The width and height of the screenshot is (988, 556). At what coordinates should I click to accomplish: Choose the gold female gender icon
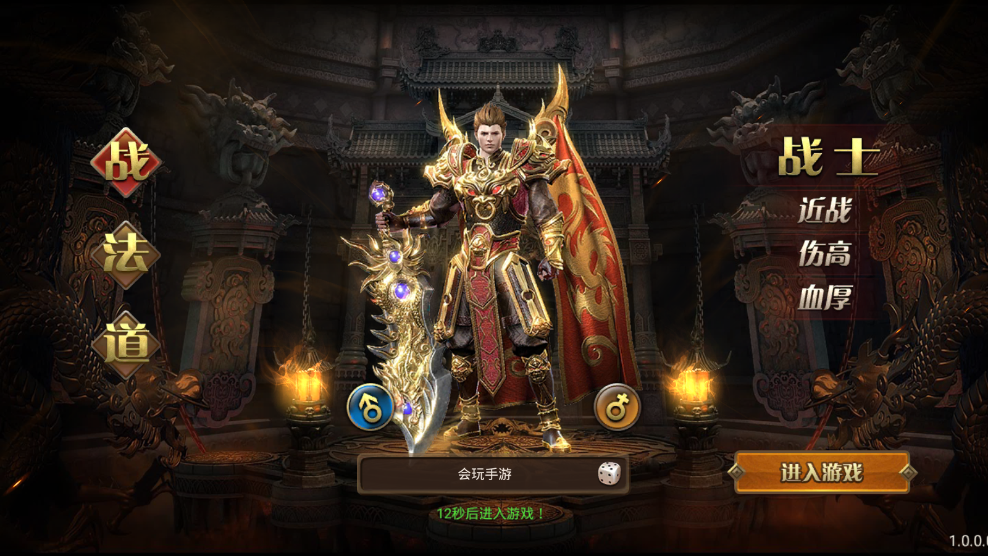[x=616, y=407]
